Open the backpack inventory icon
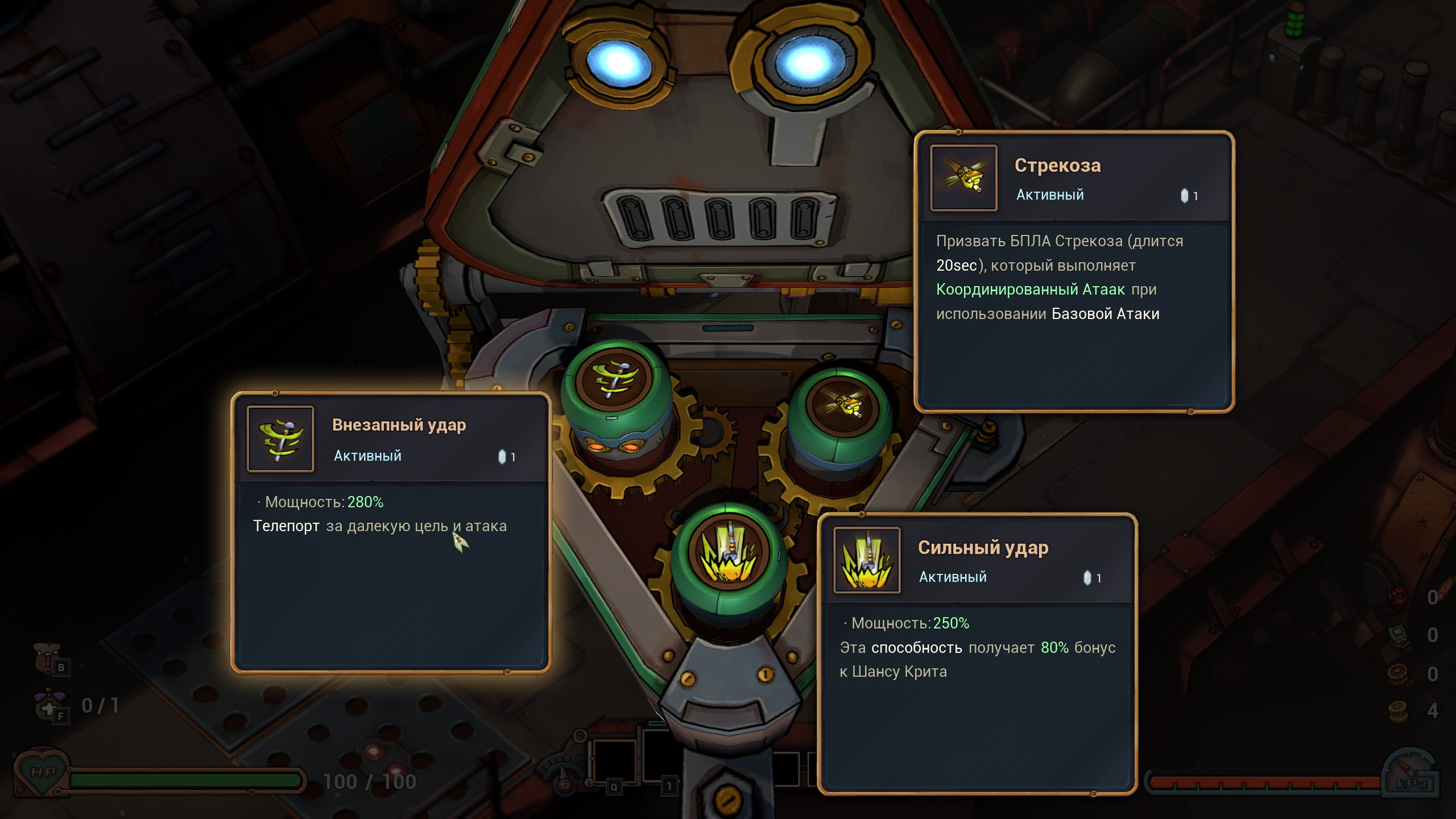This screenshot has width=1456, height=819. click(47, 657)
